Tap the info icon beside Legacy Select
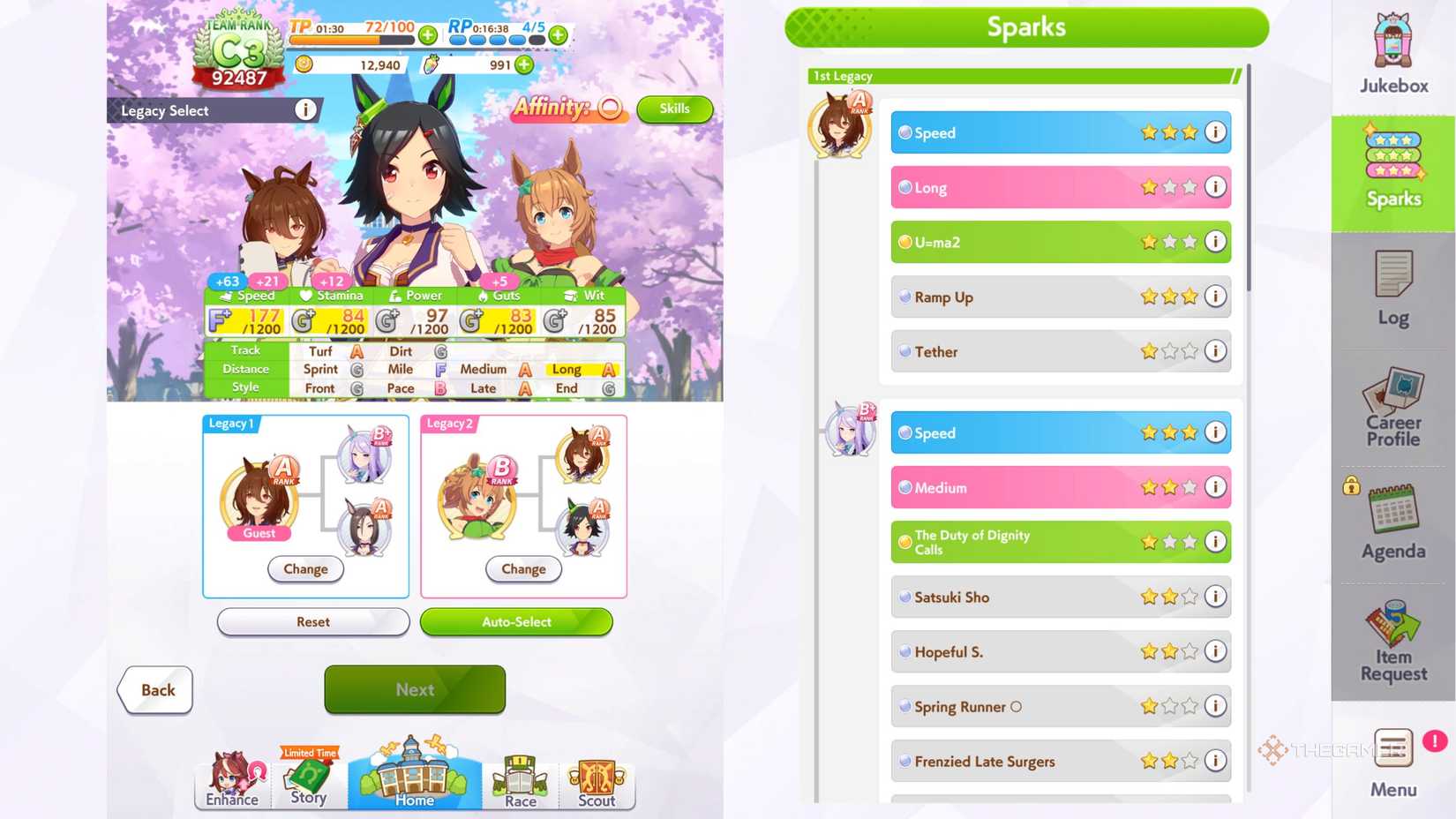Viewport: 1456px width, 819px height. tap(305, 109)
